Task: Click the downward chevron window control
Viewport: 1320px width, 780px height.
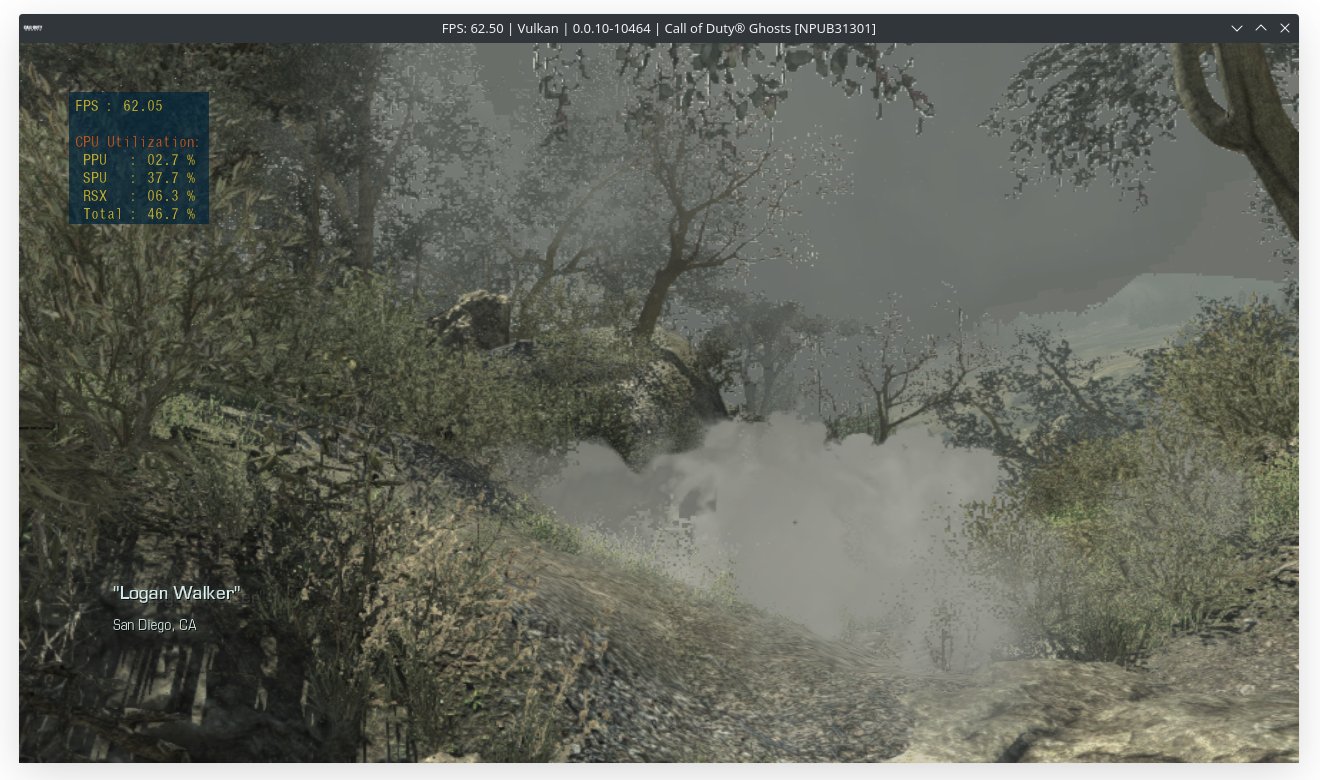Action: (x=1237, y=28)
